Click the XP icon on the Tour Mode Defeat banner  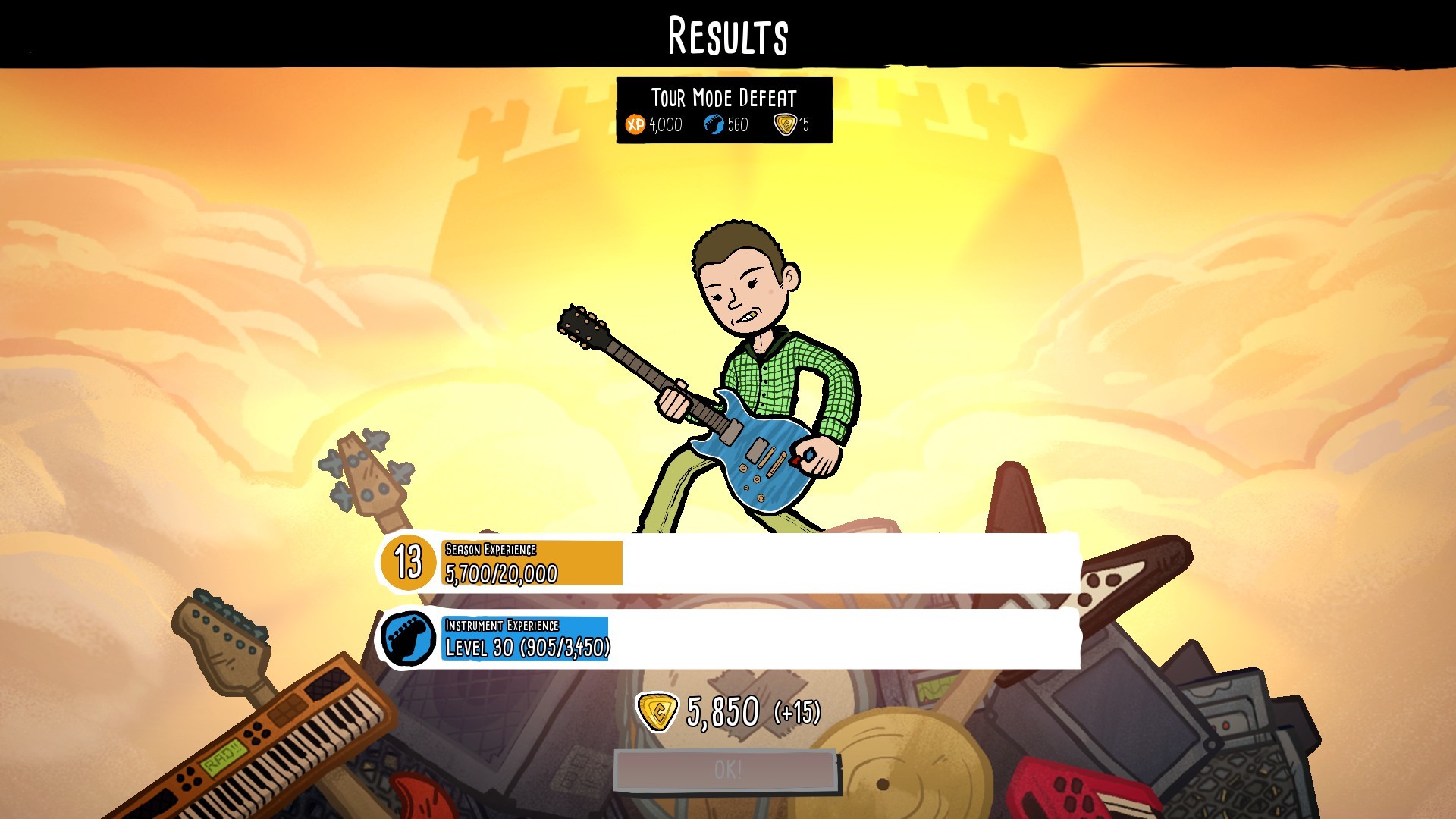coord(635,122)
